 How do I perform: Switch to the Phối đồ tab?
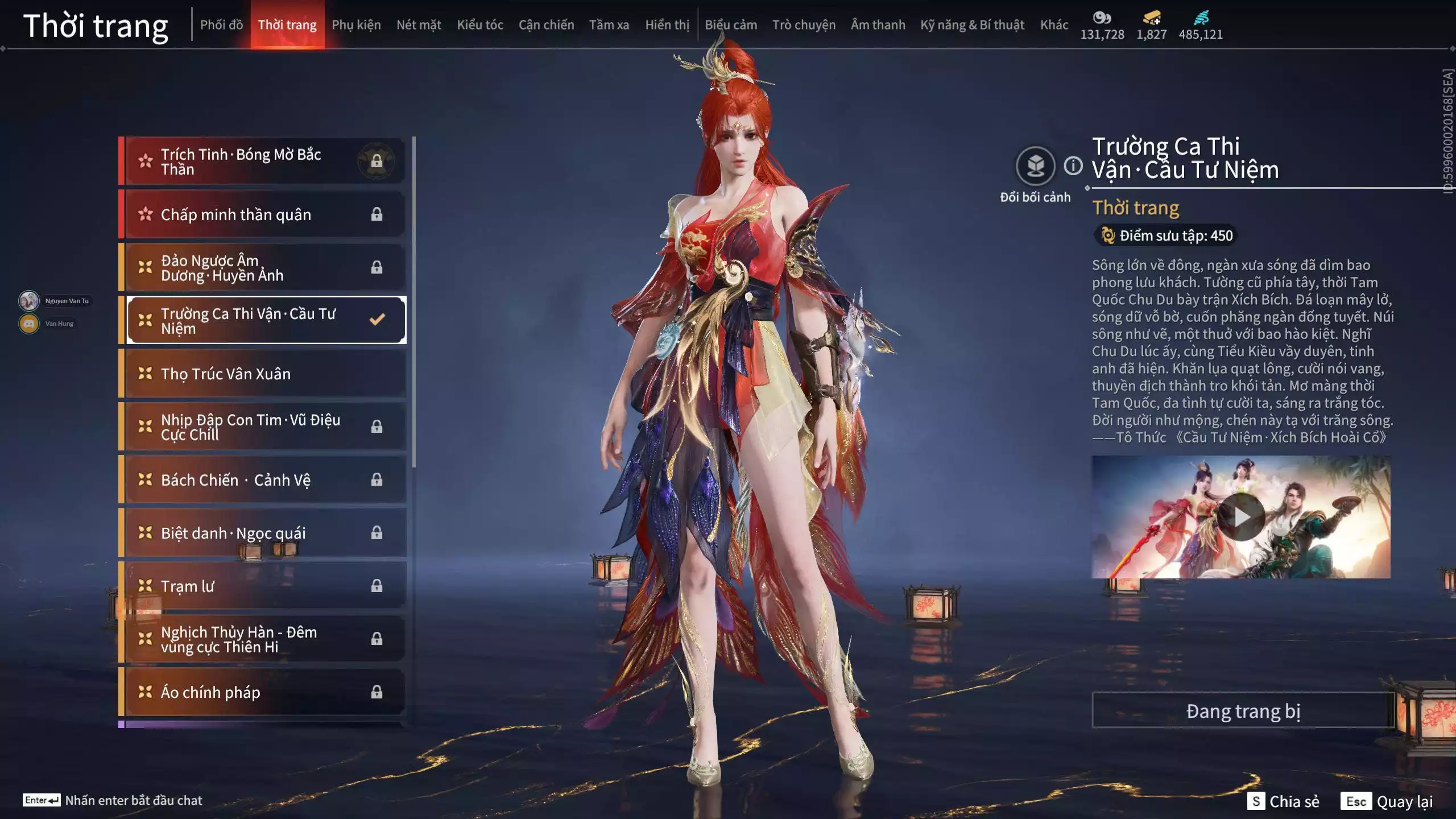(x=221, y=25)
